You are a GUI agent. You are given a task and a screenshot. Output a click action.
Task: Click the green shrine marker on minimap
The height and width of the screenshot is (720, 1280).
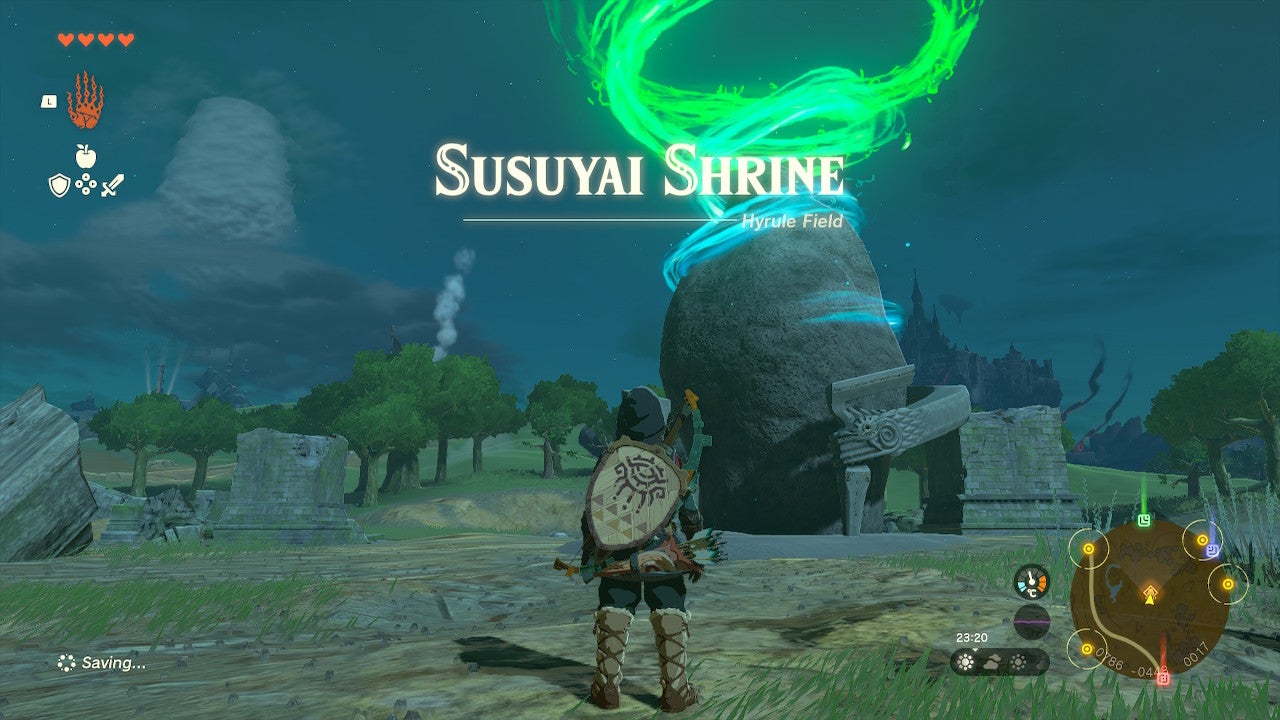click(x=1144, y=520)
